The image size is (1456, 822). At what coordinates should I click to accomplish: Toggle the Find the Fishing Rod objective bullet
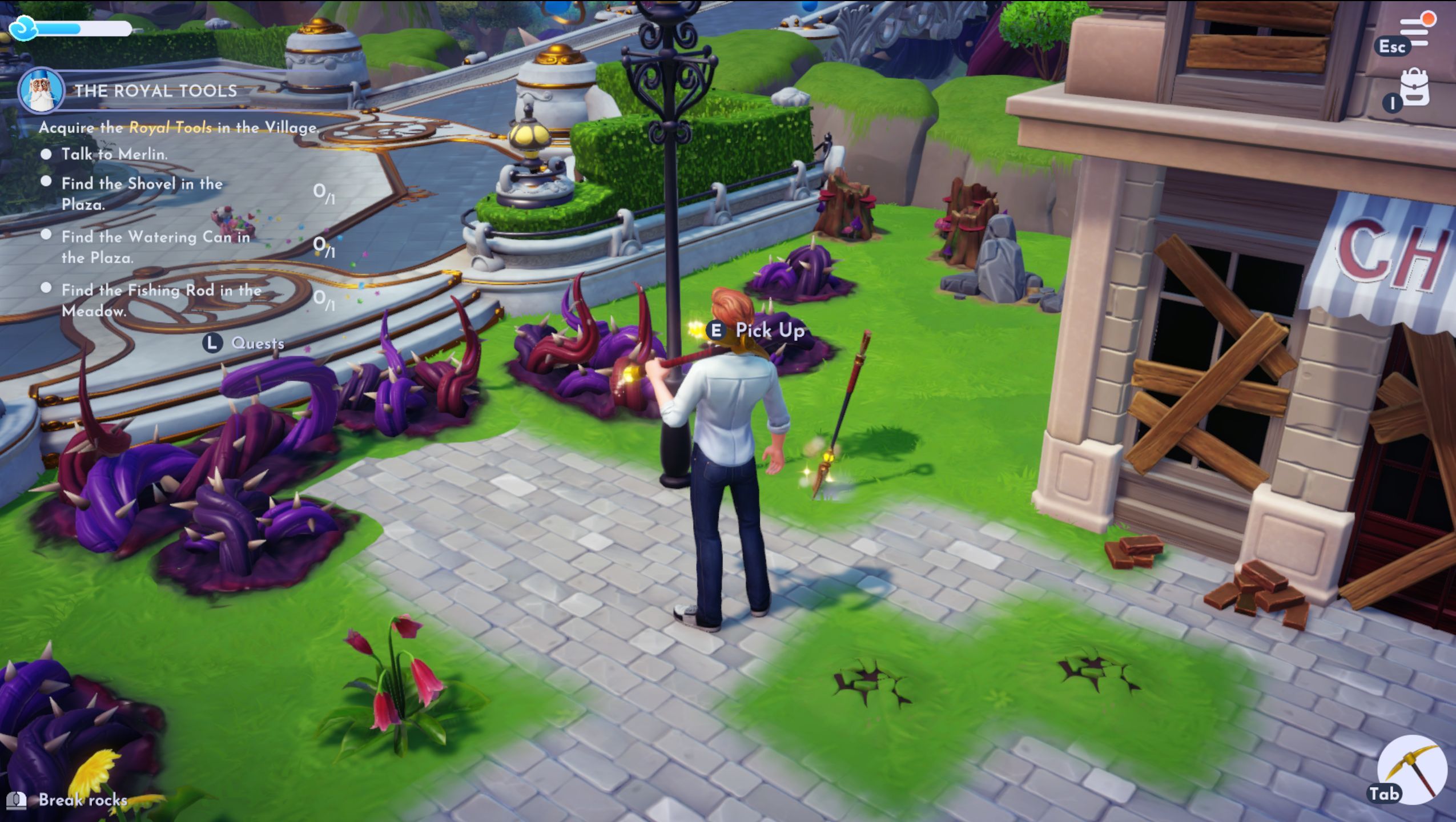coord(48,287)
